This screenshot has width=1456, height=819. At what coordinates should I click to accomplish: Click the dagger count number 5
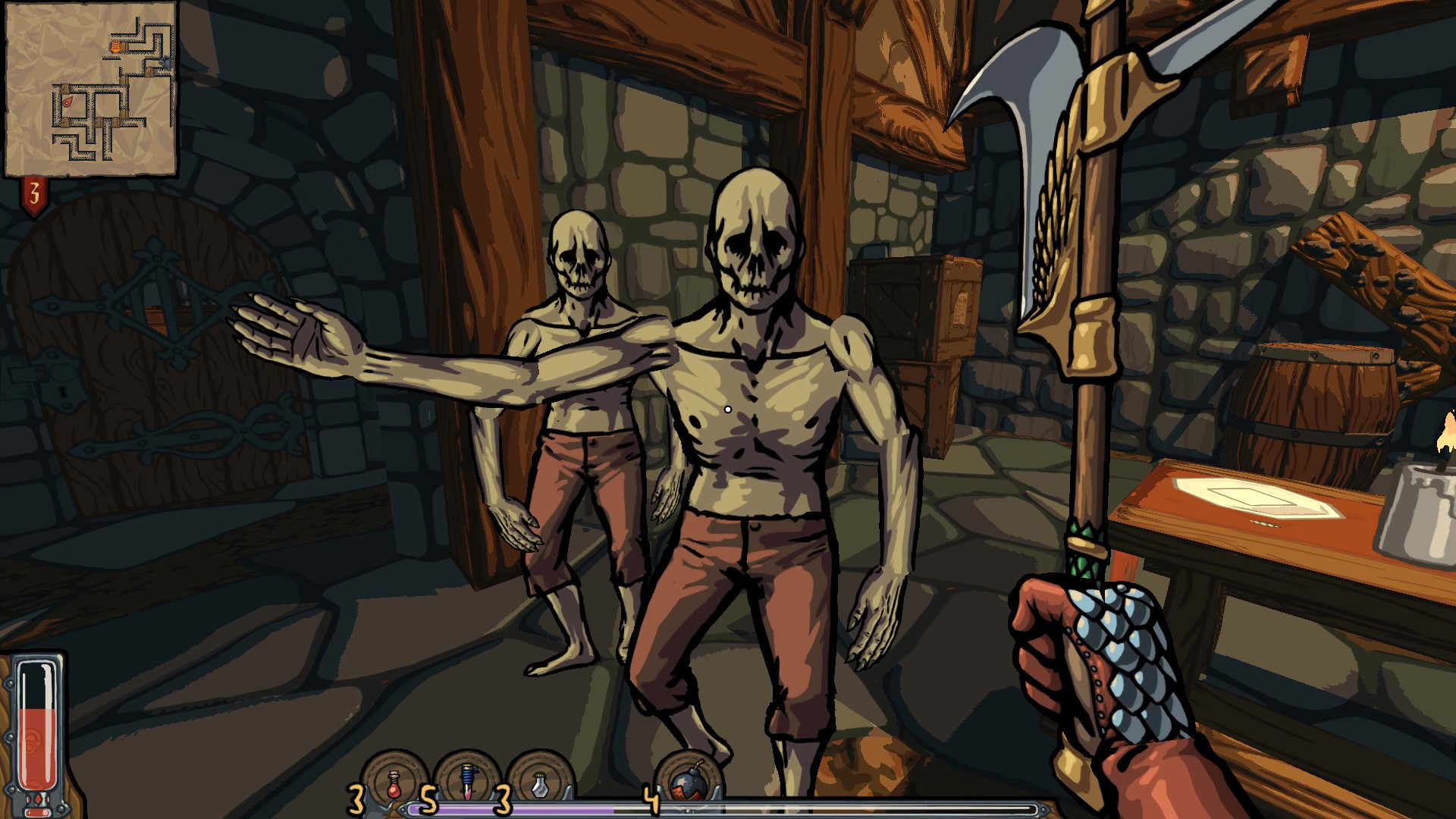(x=427, y=798)
